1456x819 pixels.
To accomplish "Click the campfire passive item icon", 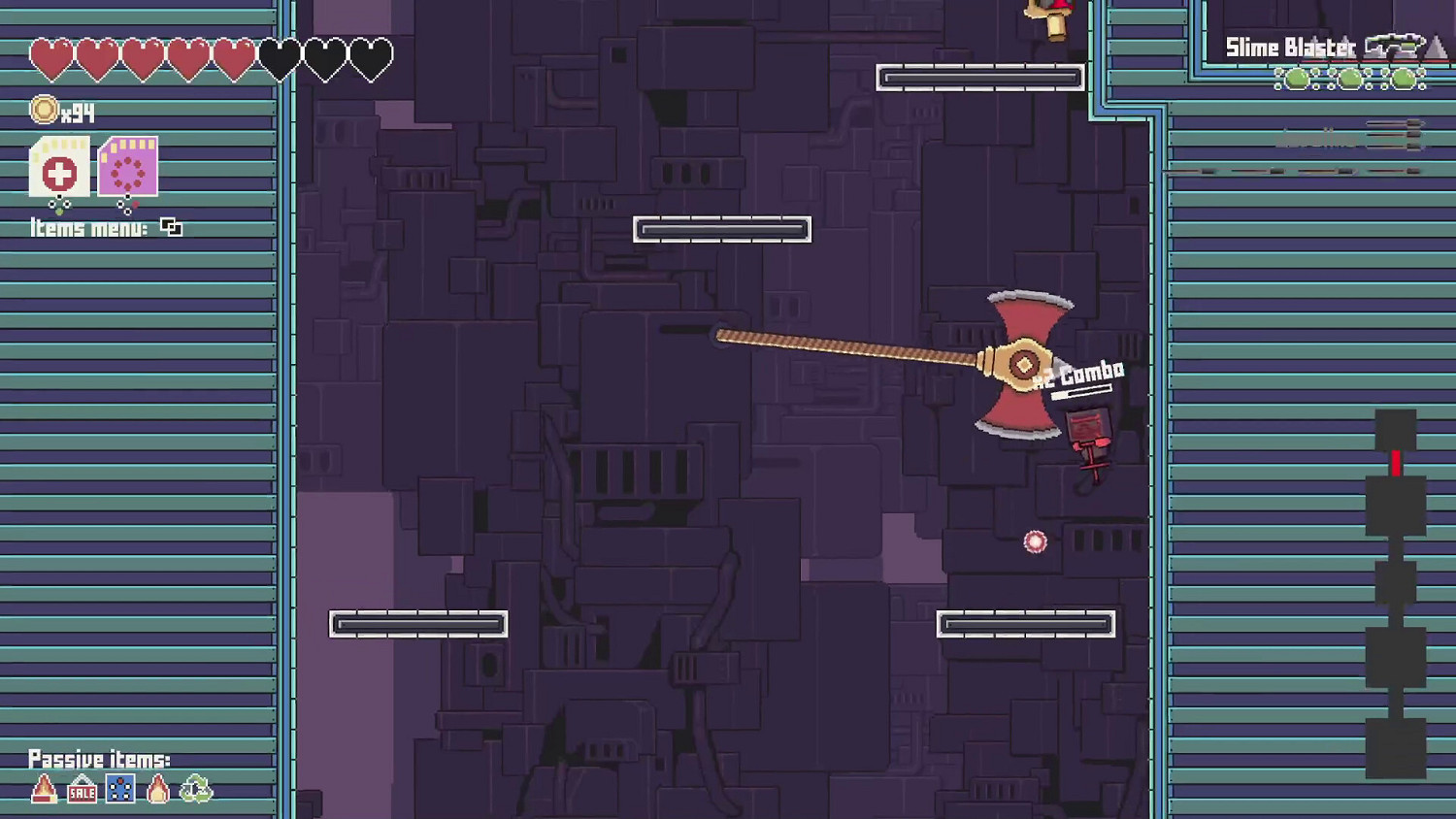I will pyautogui.click(x=44, y=789).
